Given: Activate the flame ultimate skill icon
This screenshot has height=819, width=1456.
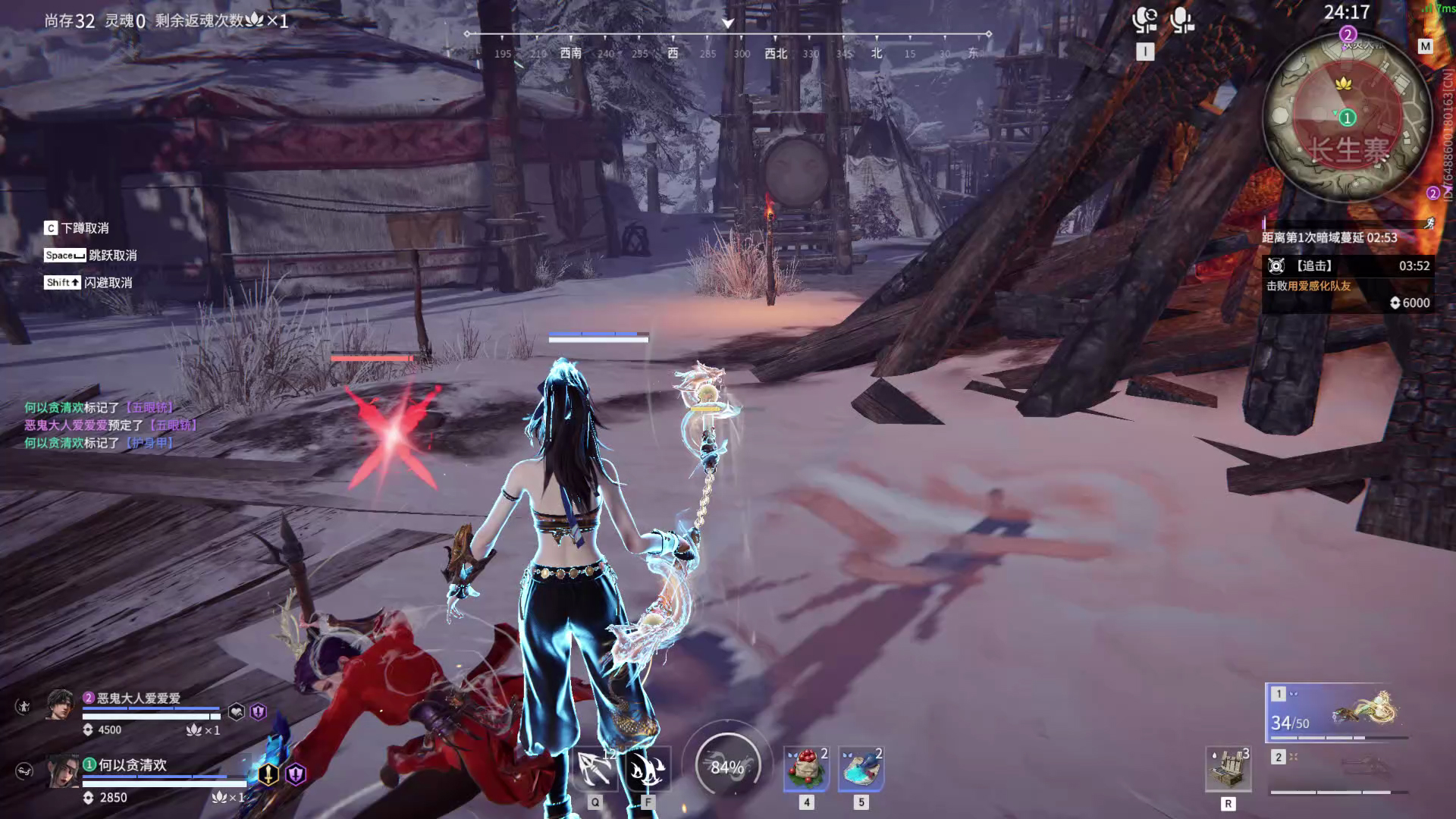Looking at the screenshot, I should pyautogui.click(x=647, y=768).
